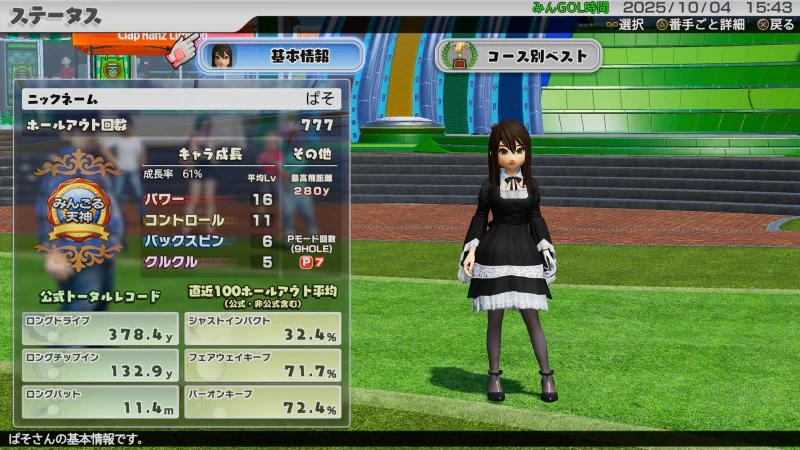
Task: Select the ホールアウト回数 row
Action: click(181, 125)
